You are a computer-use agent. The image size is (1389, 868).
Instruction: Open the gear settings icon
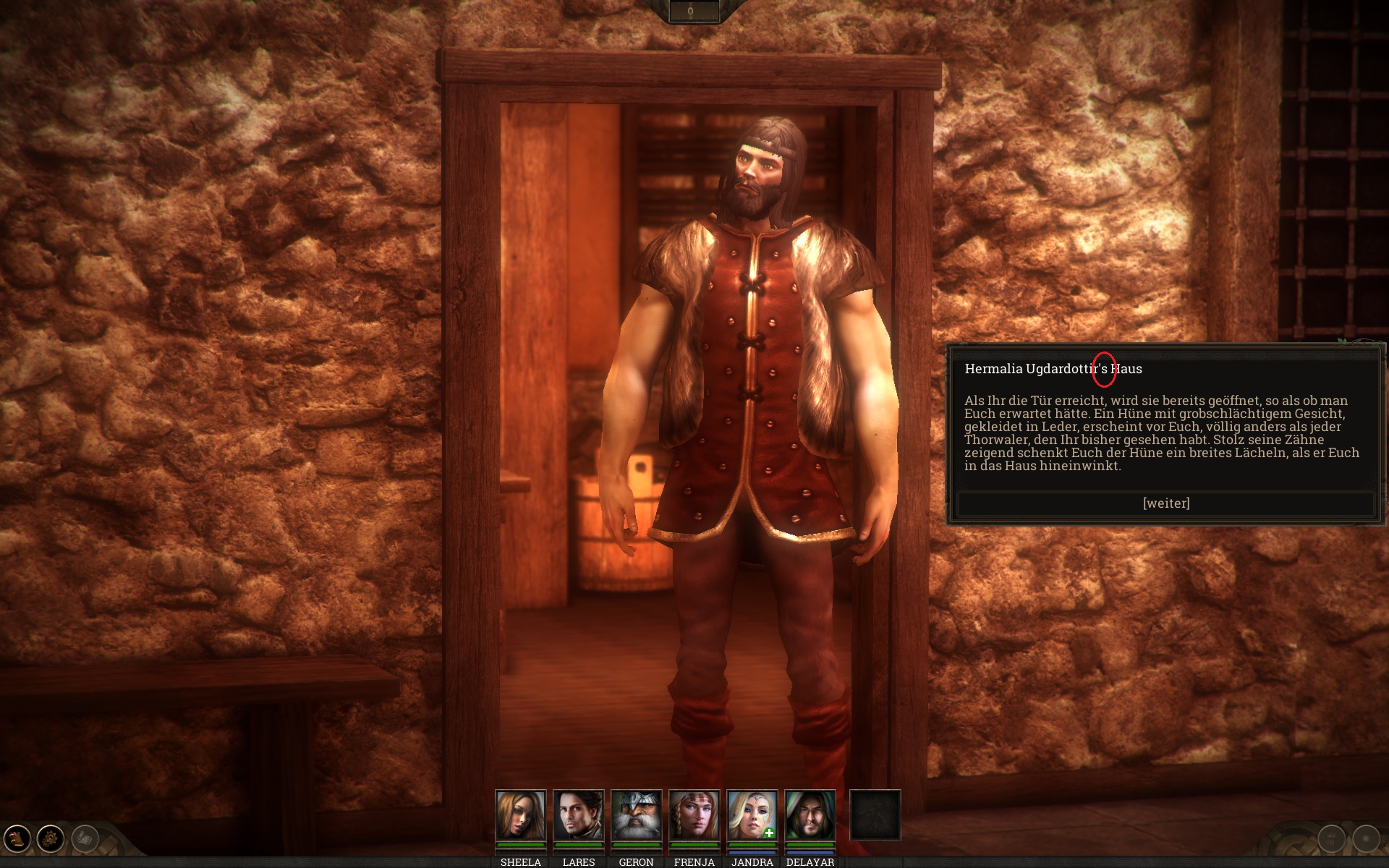click(51, 839)
